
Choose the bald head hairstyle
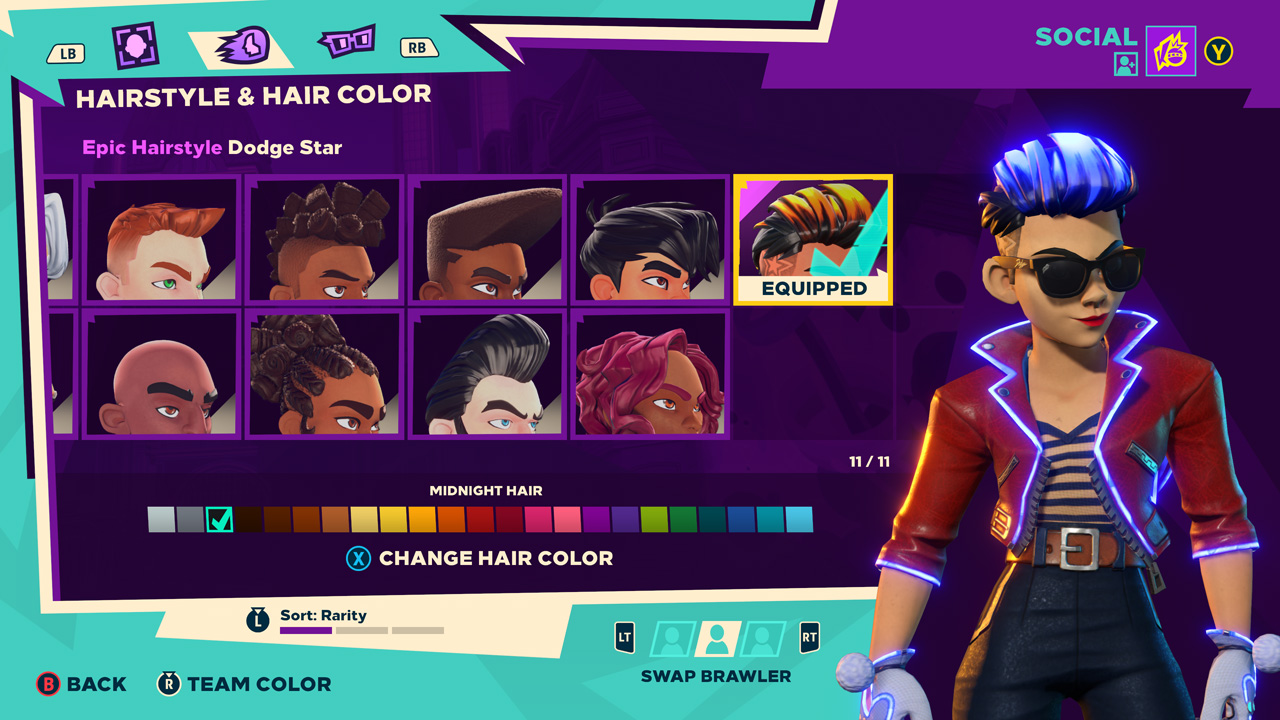[161, 374]
